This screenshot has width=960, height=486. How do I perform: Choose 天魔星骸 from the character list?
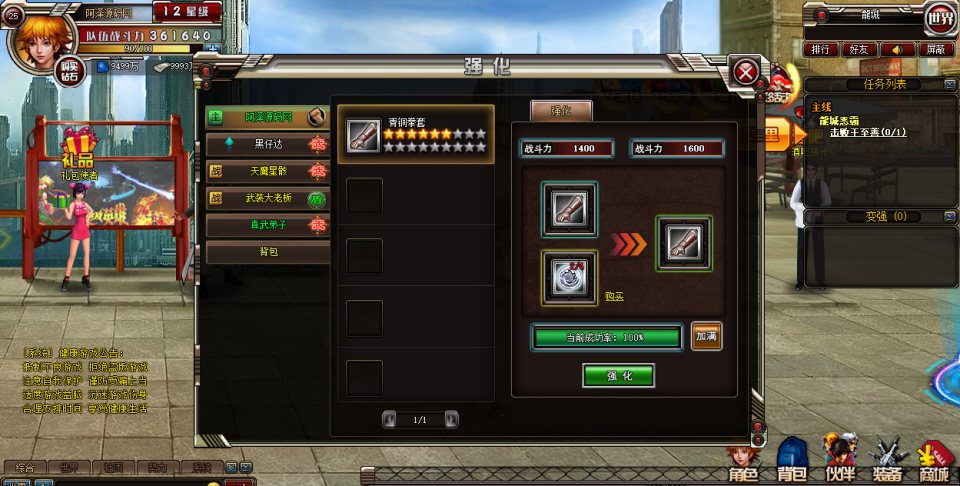[x=268, y=172]
